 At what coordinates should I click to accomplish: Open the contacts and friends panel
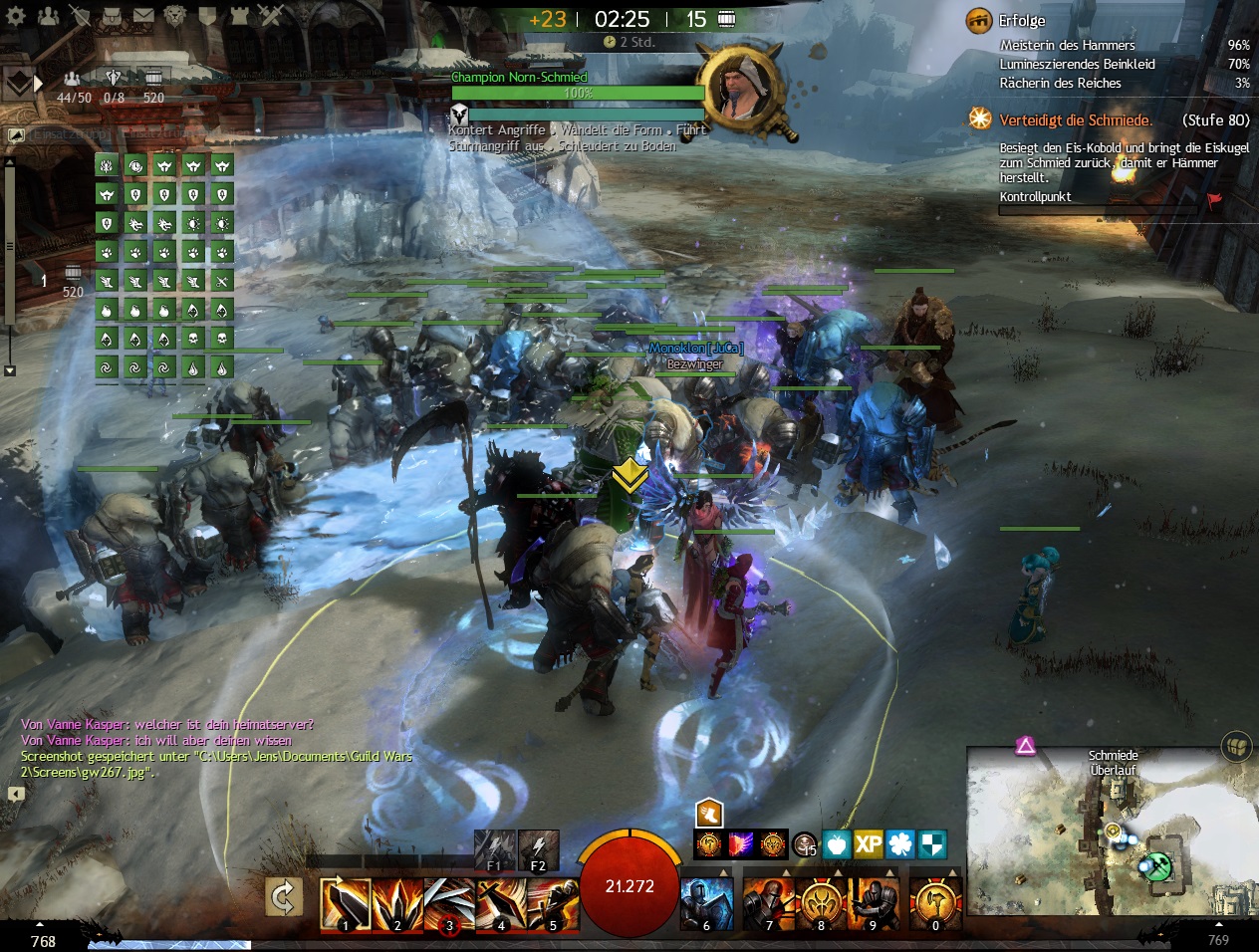pos(48,16)
